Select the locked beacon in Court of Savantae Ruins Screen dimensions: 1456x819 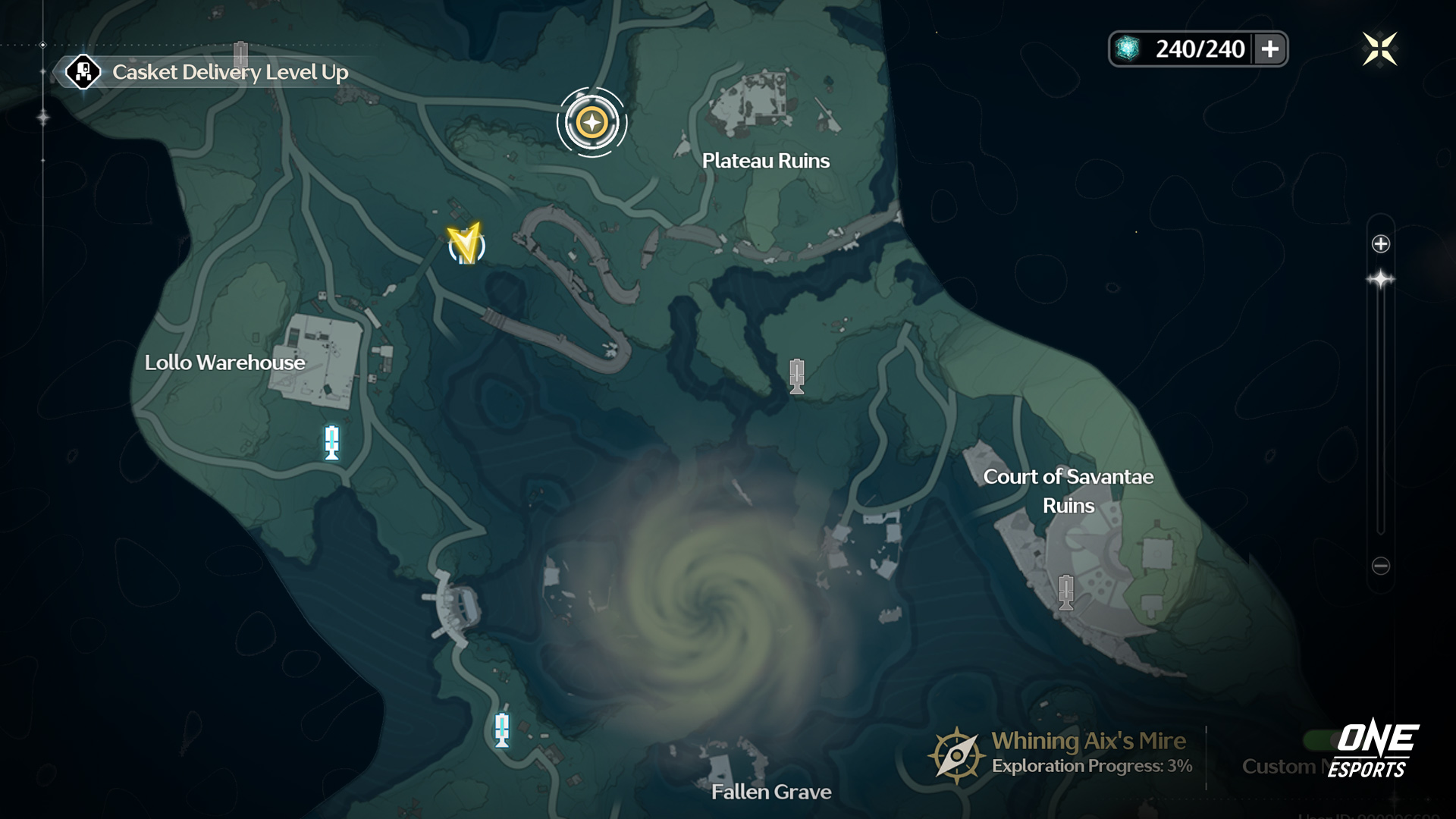click(1066, 592)
